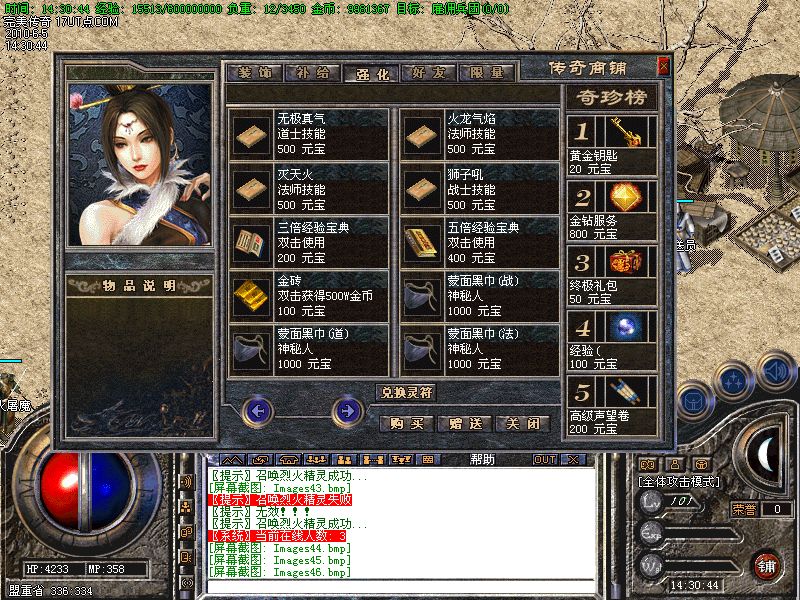Image resolution: width=800 pixels, height=600 pixels.
Task: Buy the item with 购买
Action: click(x=407, y=423)
